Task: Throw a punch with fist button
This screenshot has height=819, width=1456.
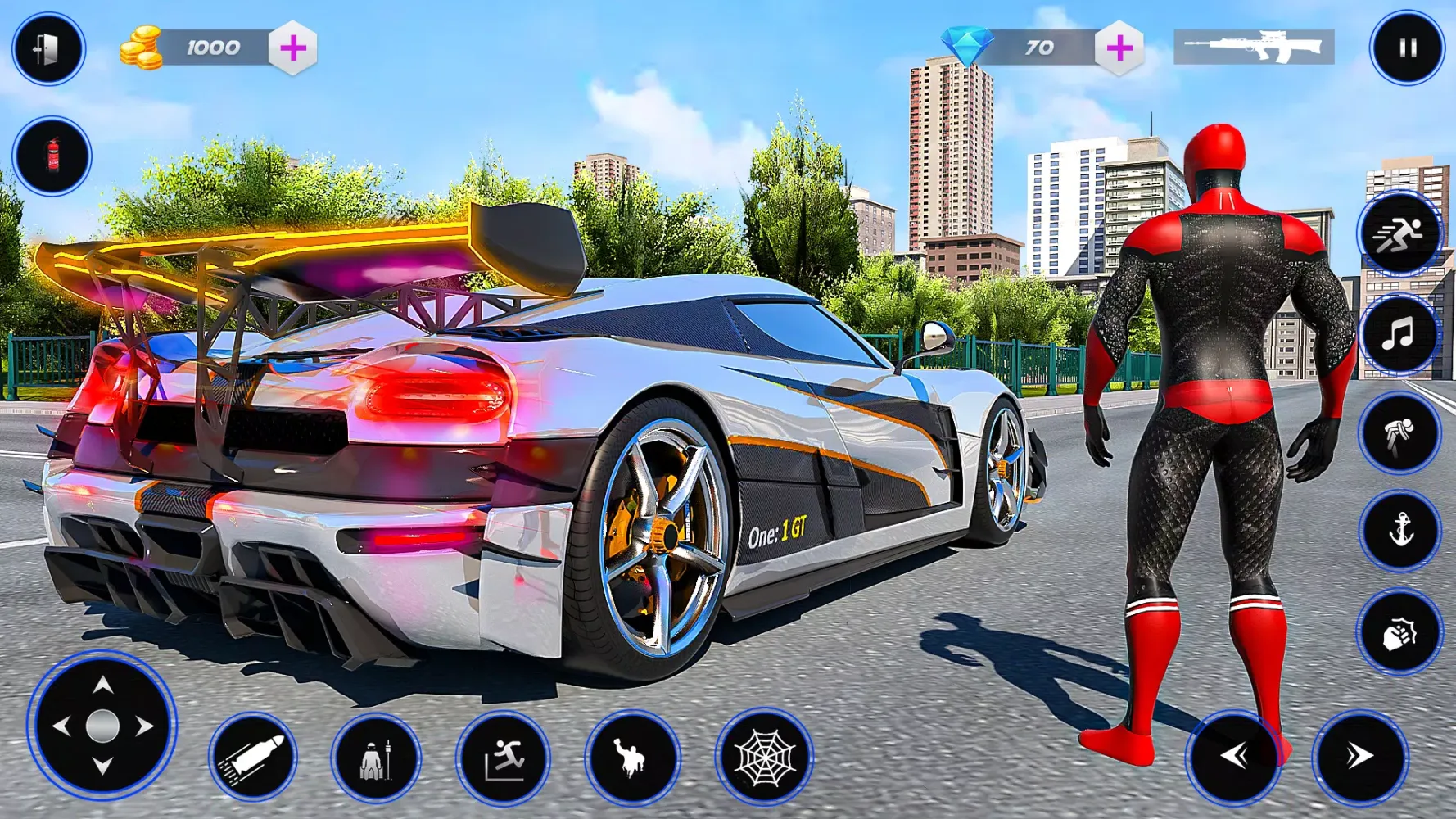Action: 1399,632
